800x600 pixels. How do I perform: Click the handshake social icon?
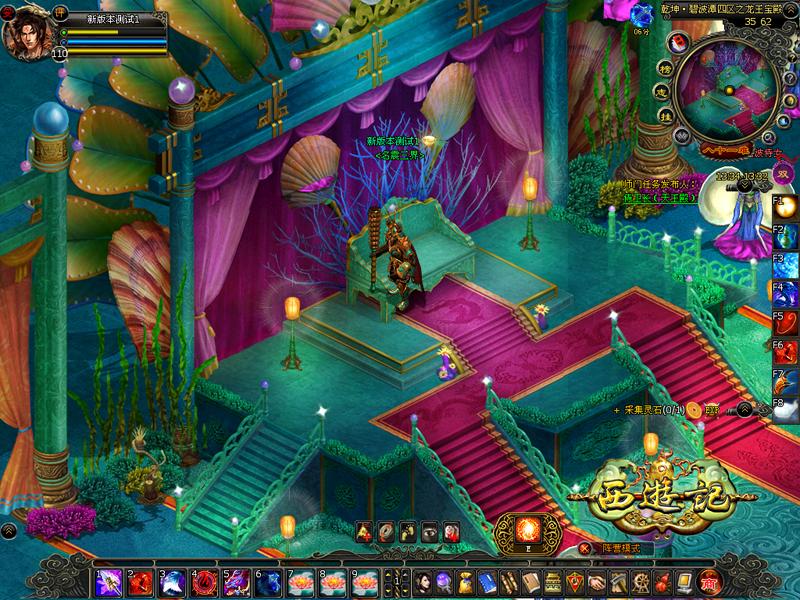pos(596,582)
